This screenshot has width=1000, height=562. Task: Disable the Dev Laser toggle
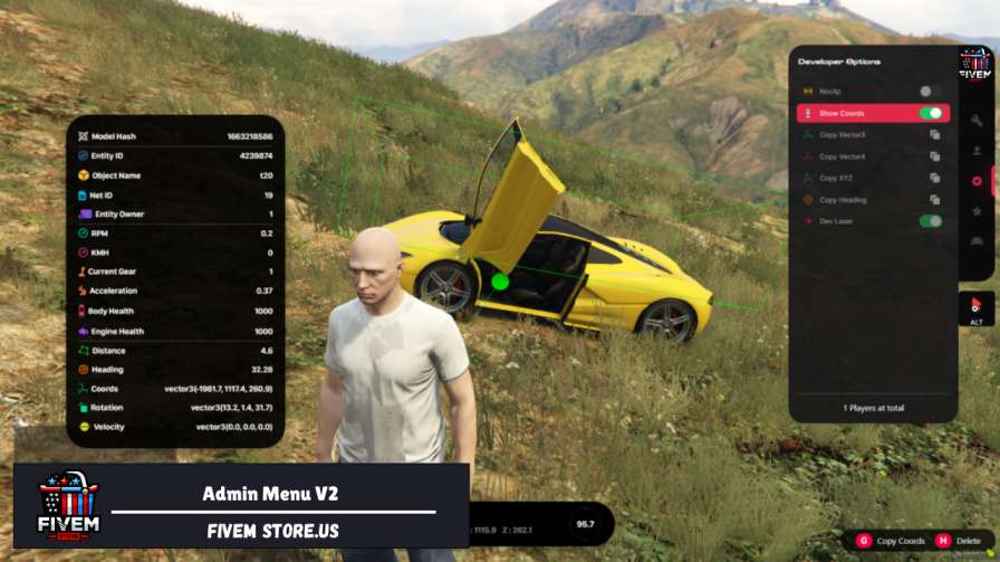[x=930, y=221]
